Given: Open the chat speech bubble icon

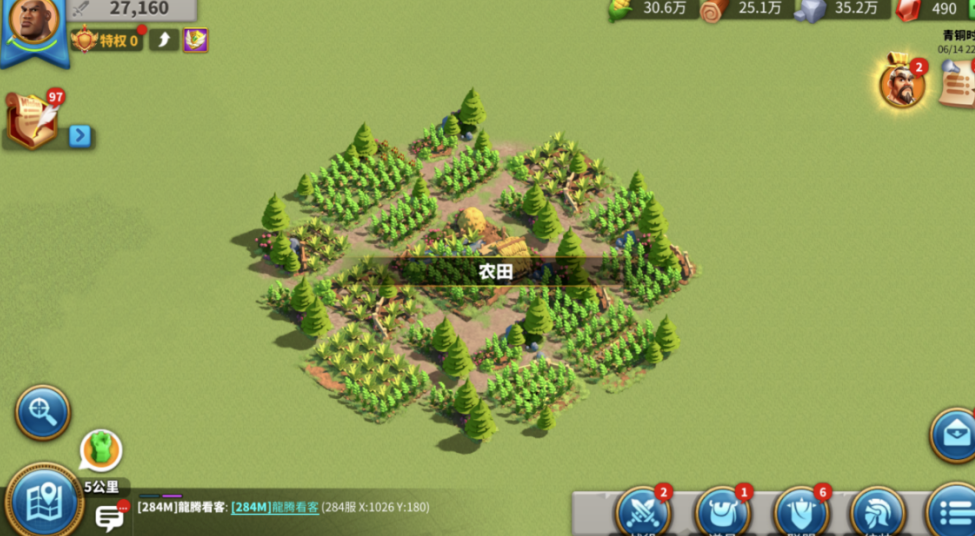Looking at the screenshot, I should pos(109,517).
